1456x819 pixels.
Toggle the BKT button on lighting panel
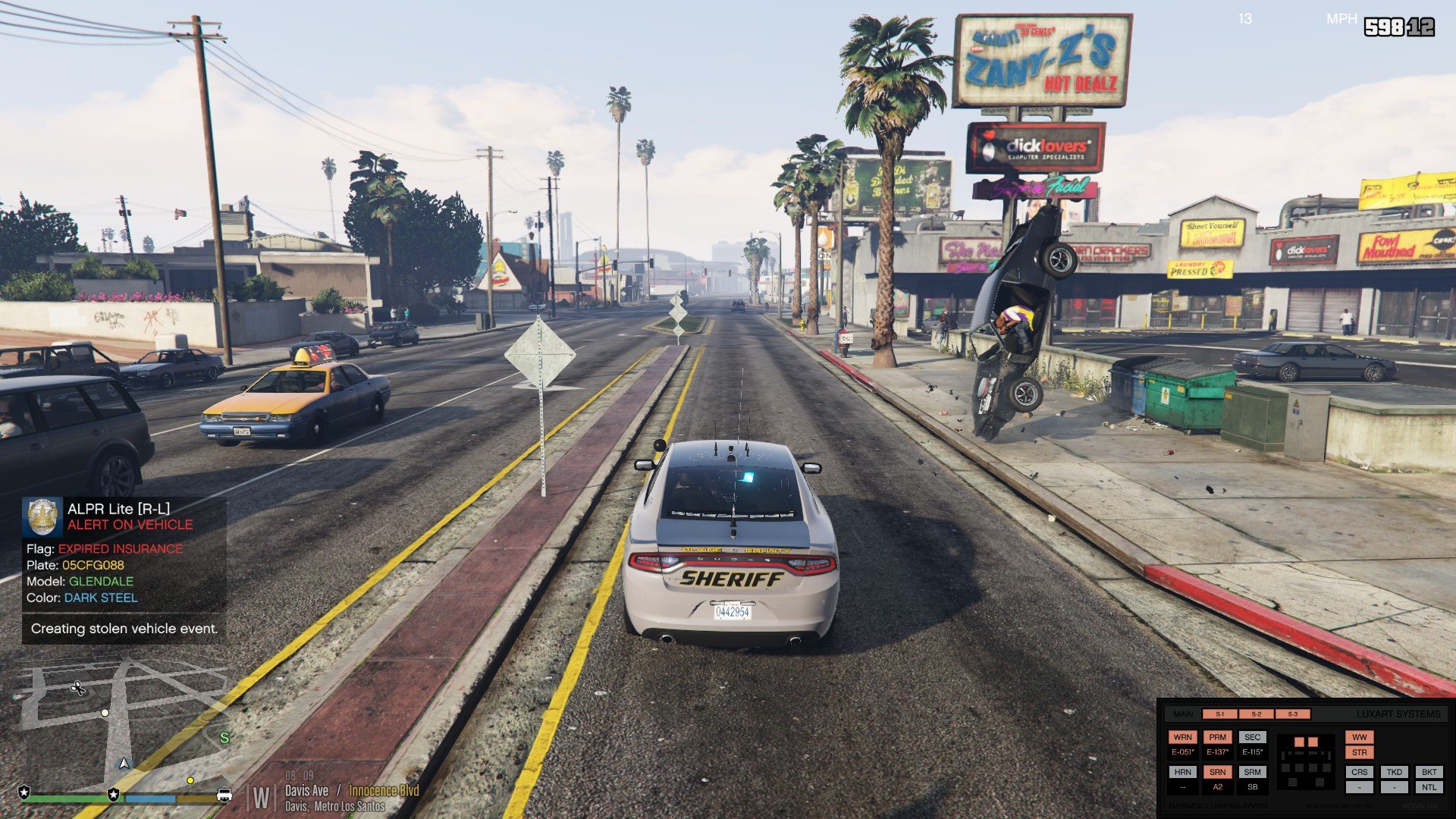(1429, 772)
